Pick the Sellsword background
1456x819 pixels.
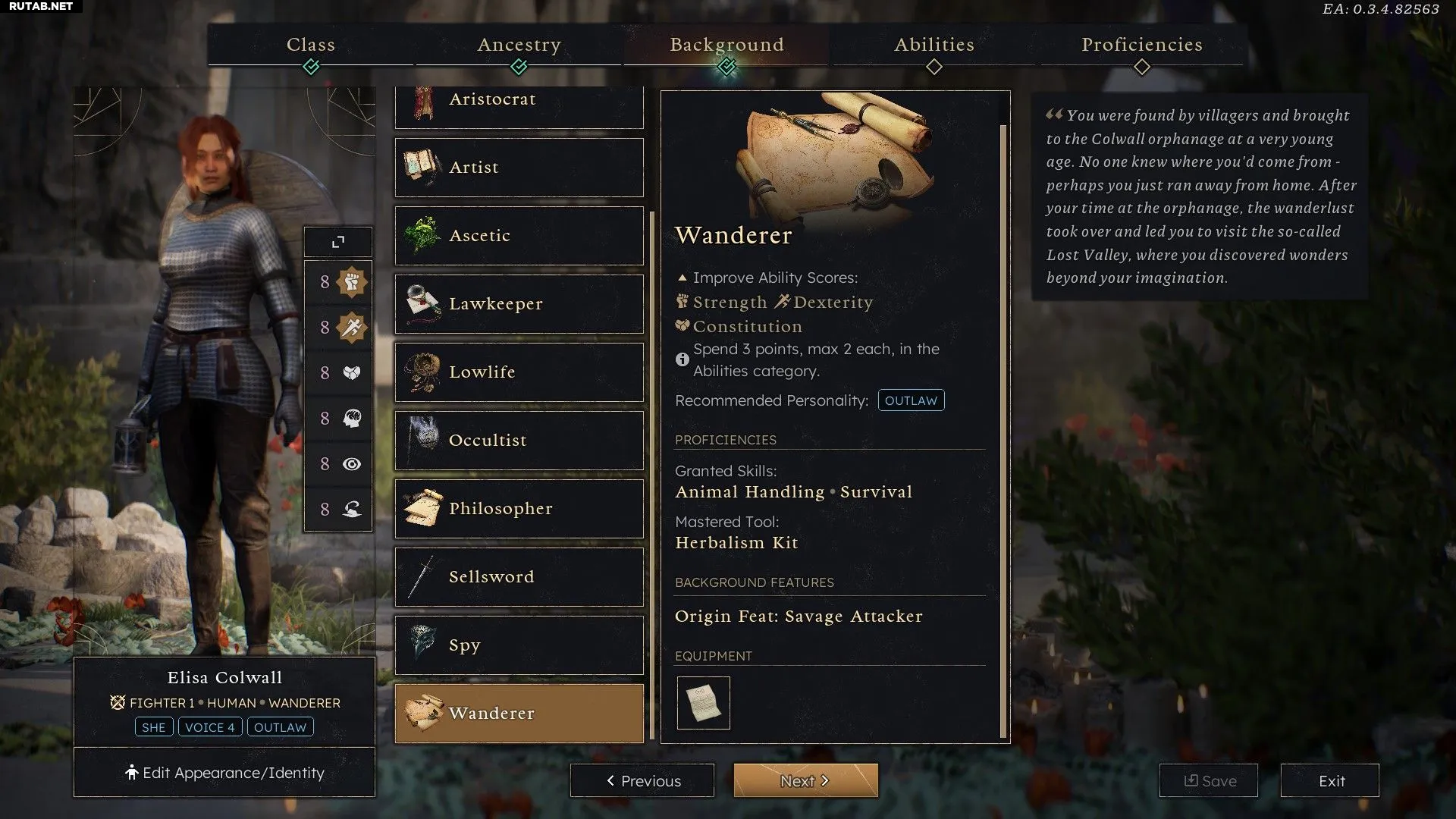pyautogui.click(x=519, y=577)
